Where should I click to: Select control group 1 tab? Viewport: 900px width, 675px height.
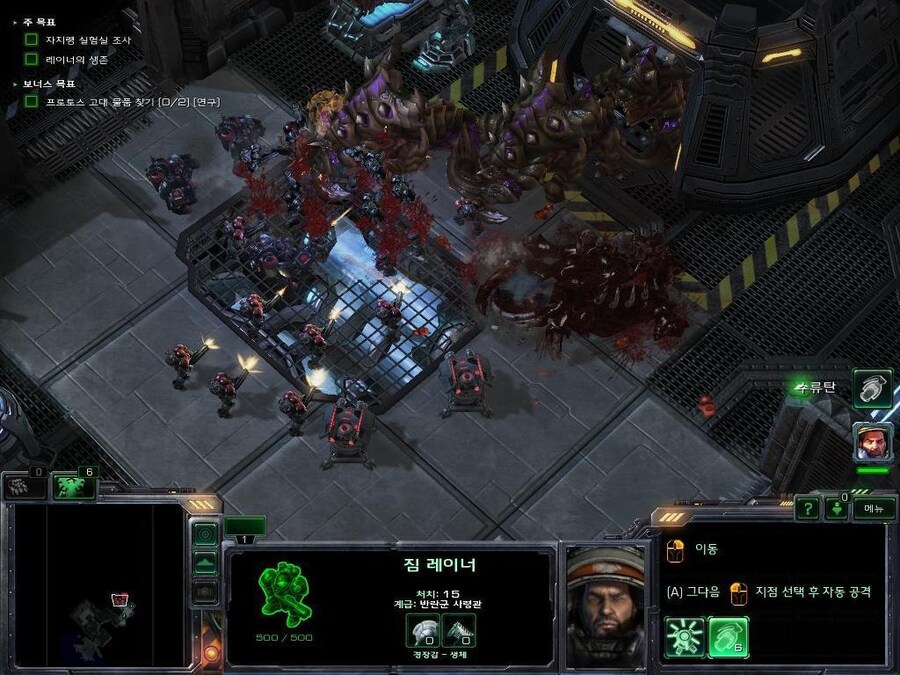click(x=245, y=527)
